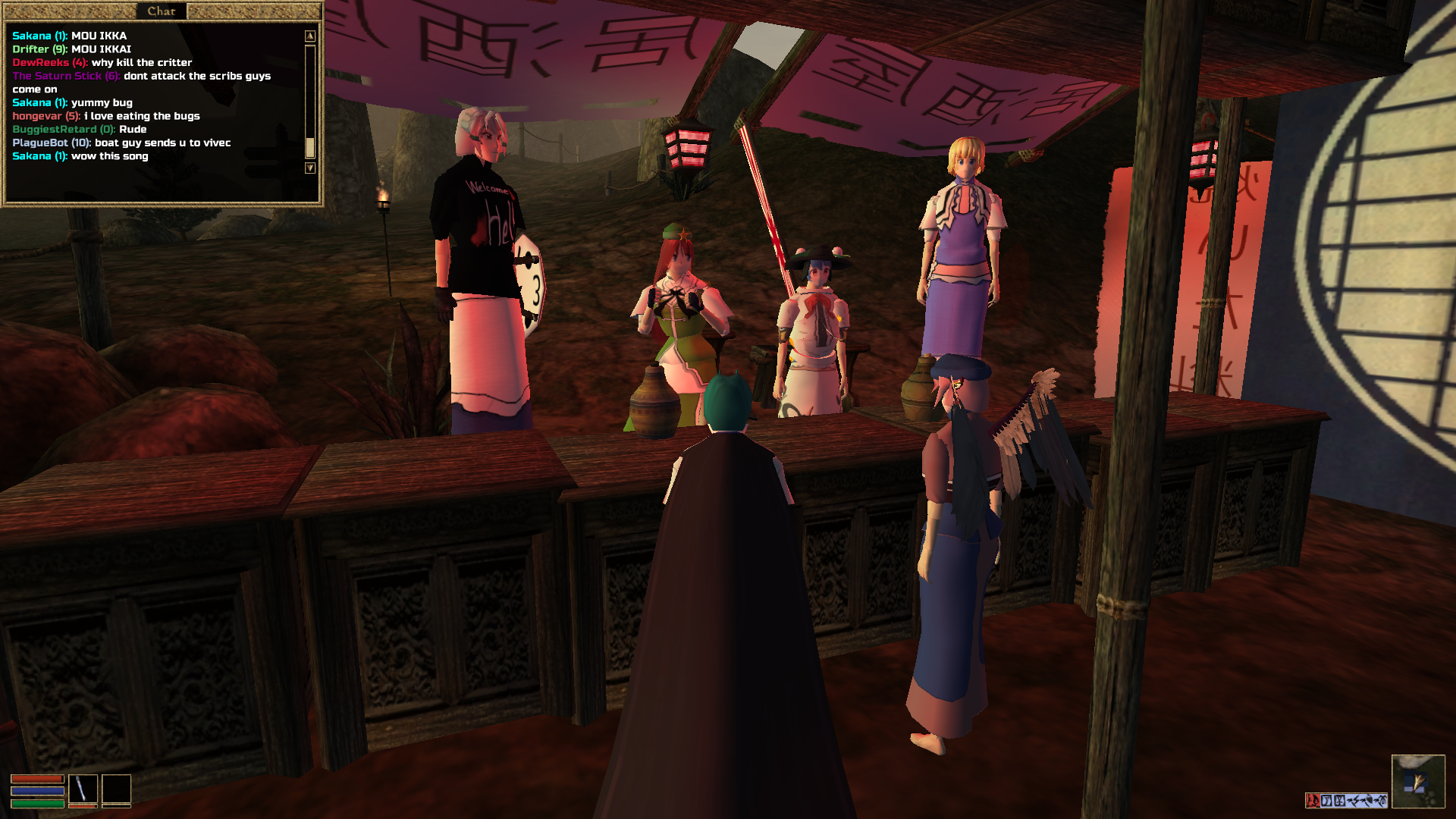The height and width of the screenshot is (819, 1456).
Task: Click the chat scrollbar thumb
Action: point(309,146)
